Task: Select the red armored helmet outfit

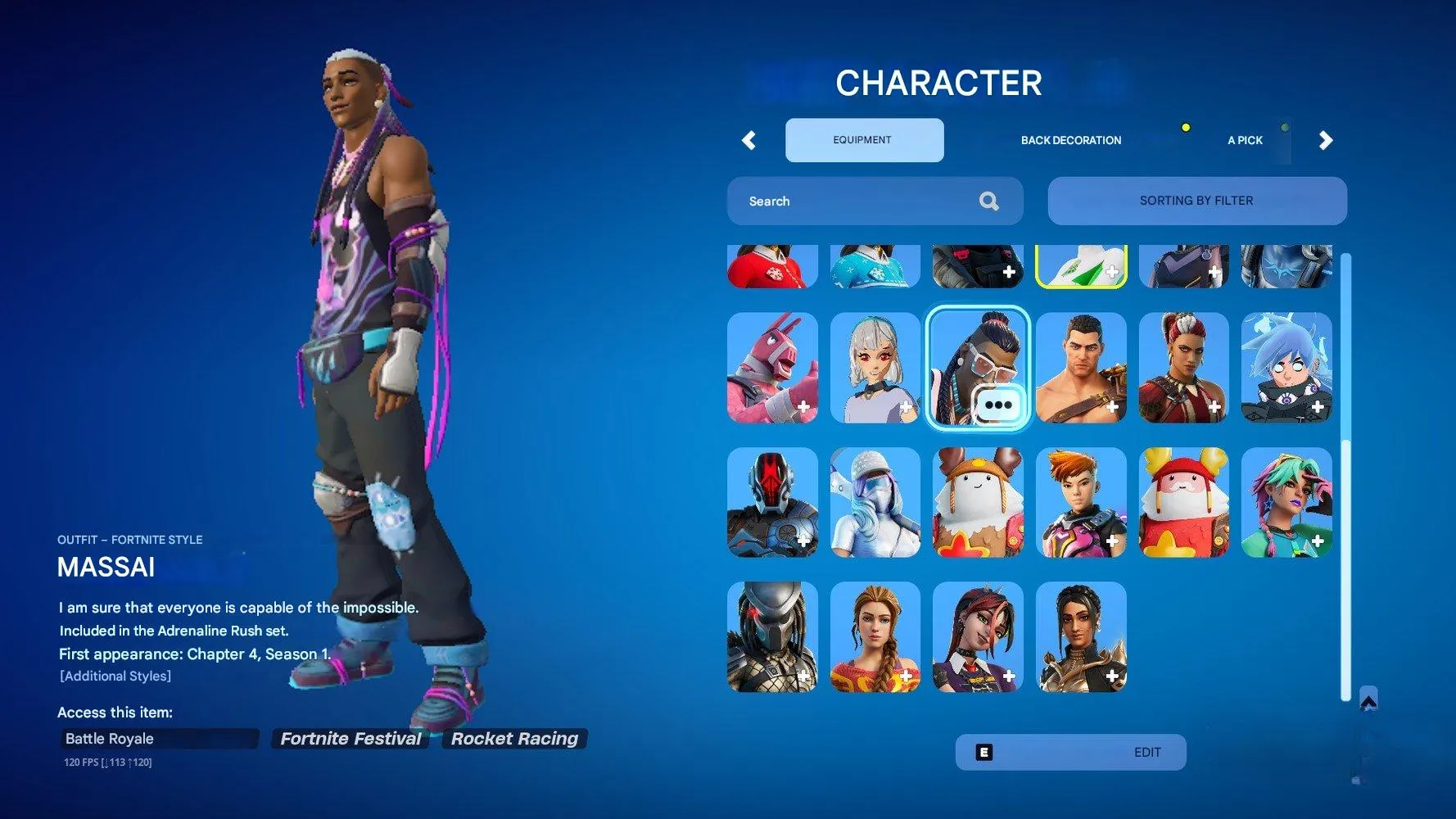Action: tap(772, 503)
